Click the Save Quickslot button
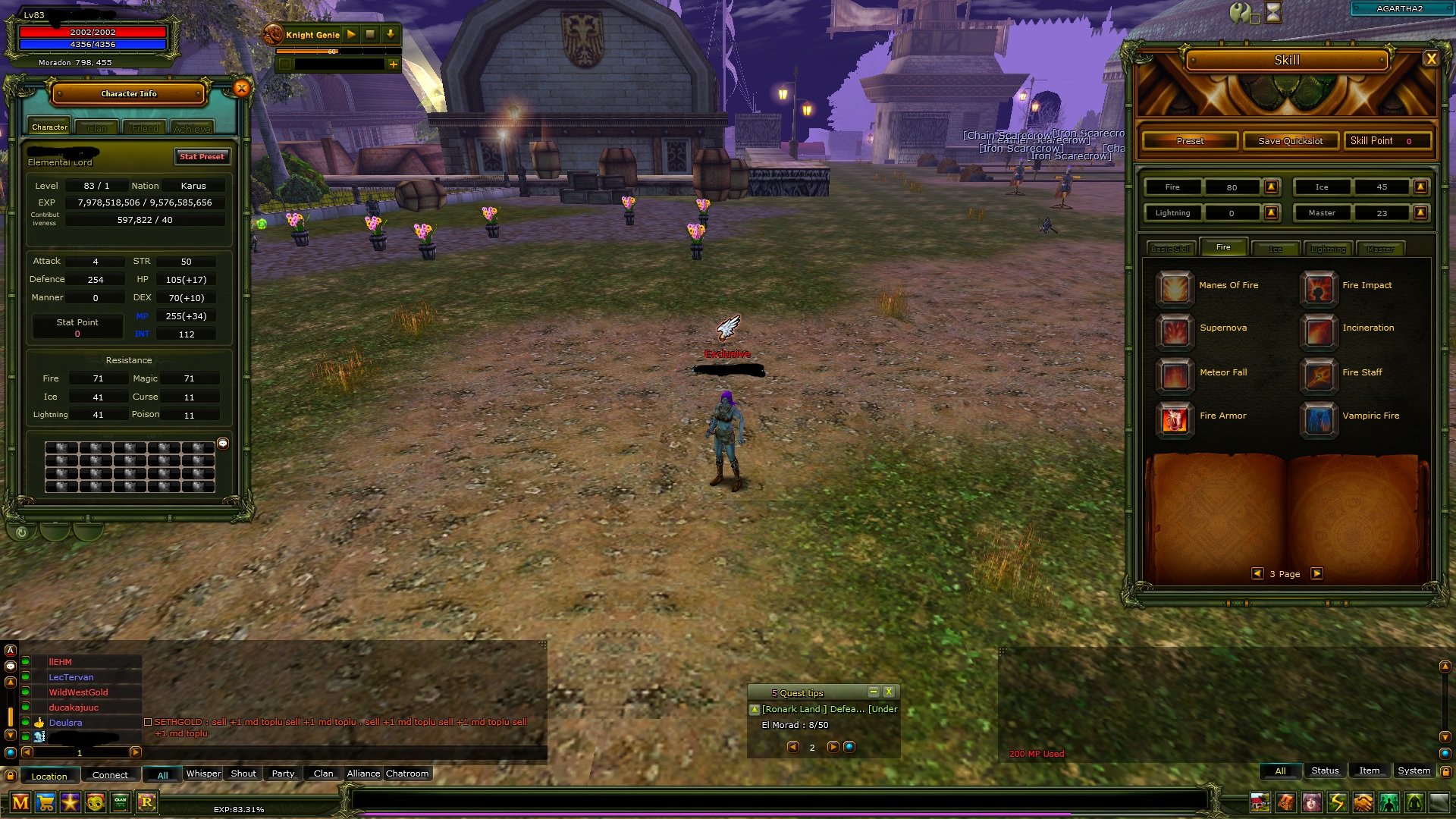Viewport: 1456px width, 819px height. [1290, 140]
